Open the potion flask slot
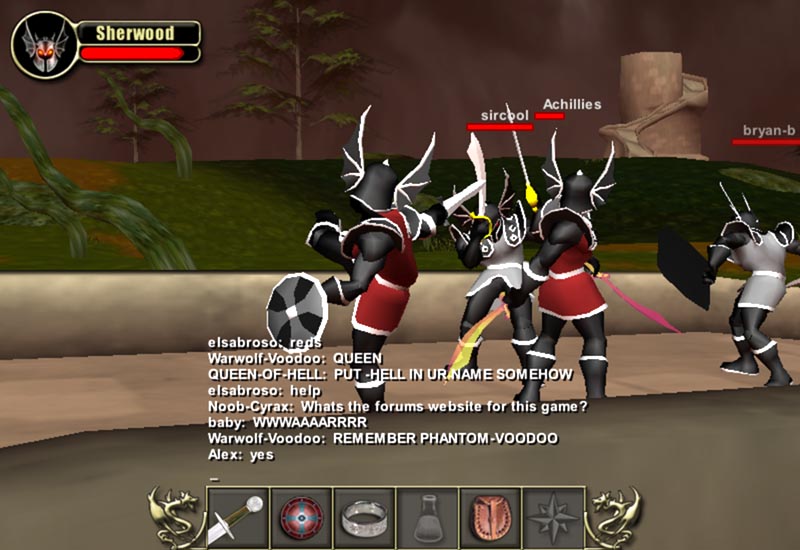Screen dimensions: 800x550 (427, 517)
